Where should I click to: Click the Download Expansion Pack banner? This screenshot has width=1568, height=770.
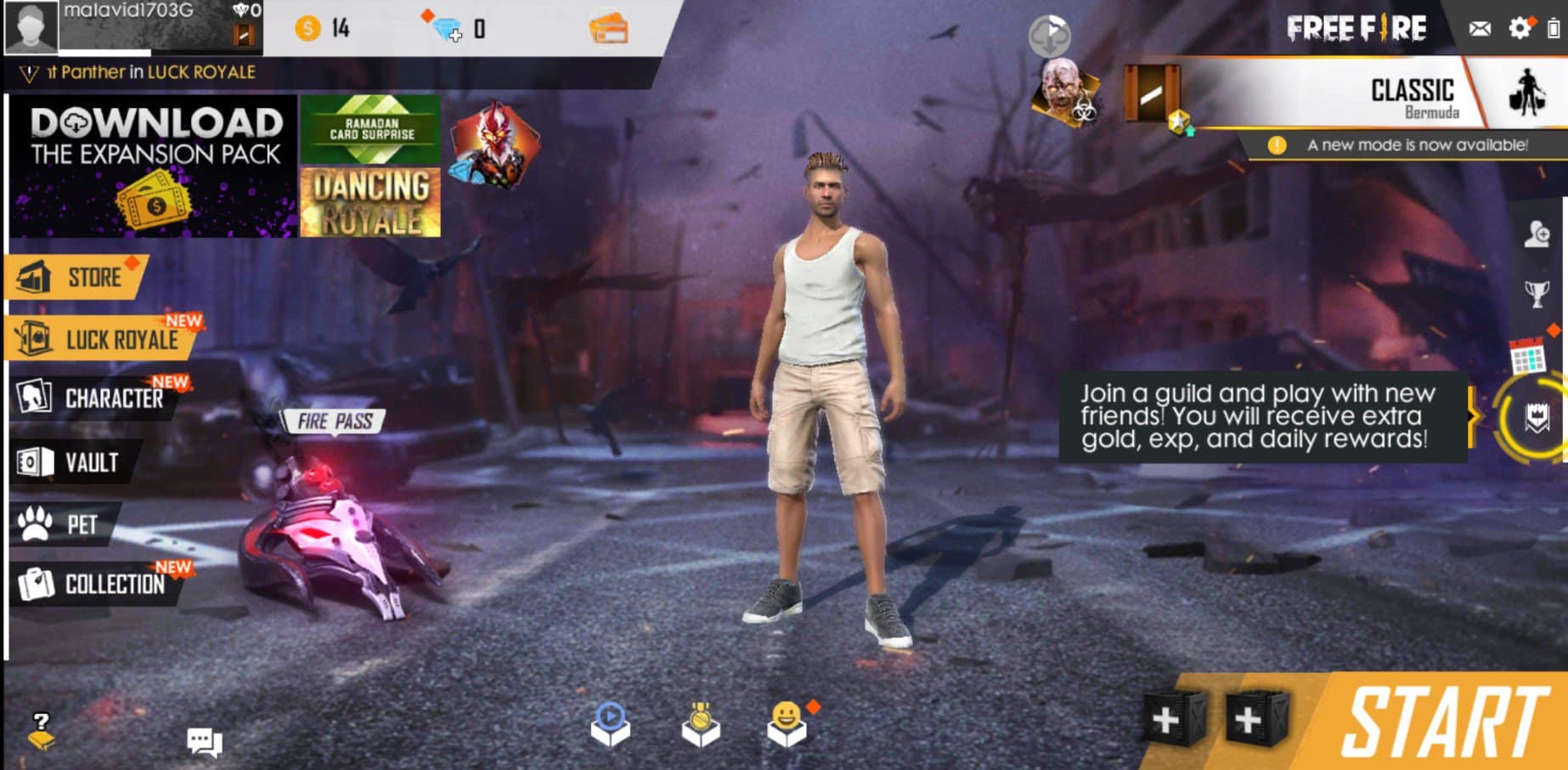tap(155, 166)
